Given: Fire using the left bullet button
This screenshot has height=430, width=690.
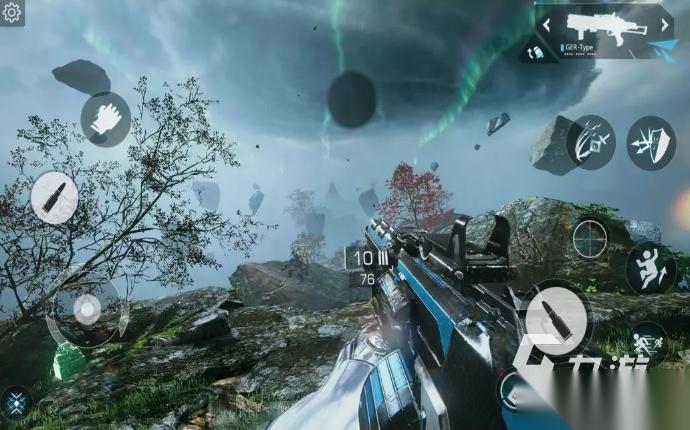Looking at the screenshot, I should pos(54,197).
